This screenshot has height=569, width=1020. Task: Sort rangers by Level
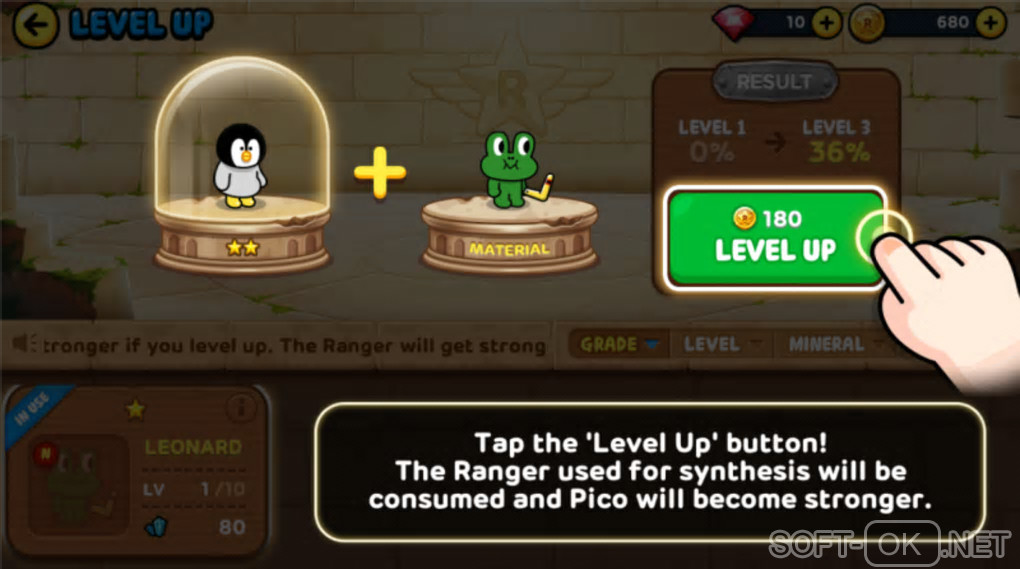(x=720, y=344)
